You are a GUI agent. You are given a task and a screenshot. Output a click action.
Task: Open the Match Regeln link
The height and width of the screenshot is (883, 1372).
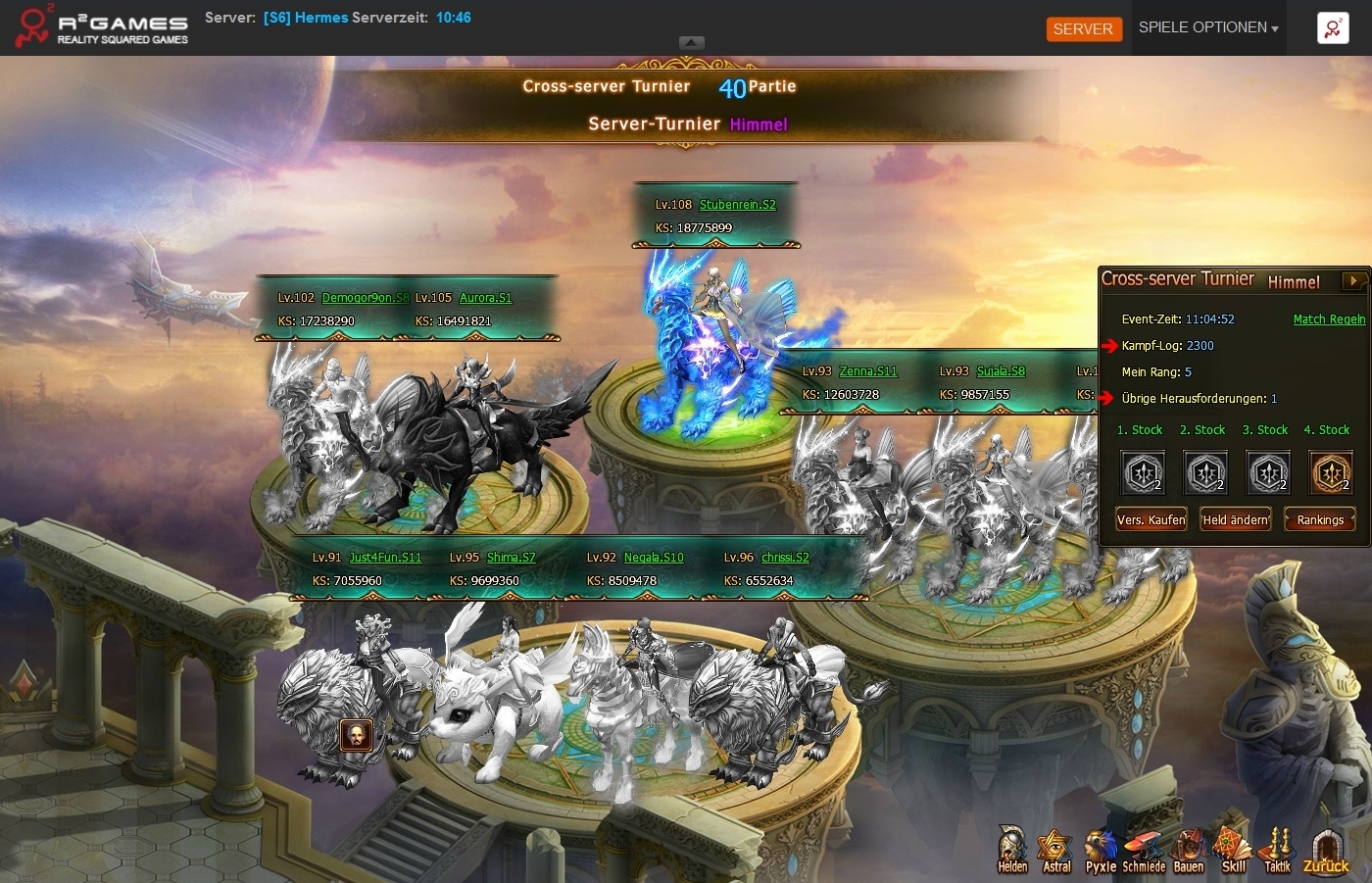tap(1329, 319)
